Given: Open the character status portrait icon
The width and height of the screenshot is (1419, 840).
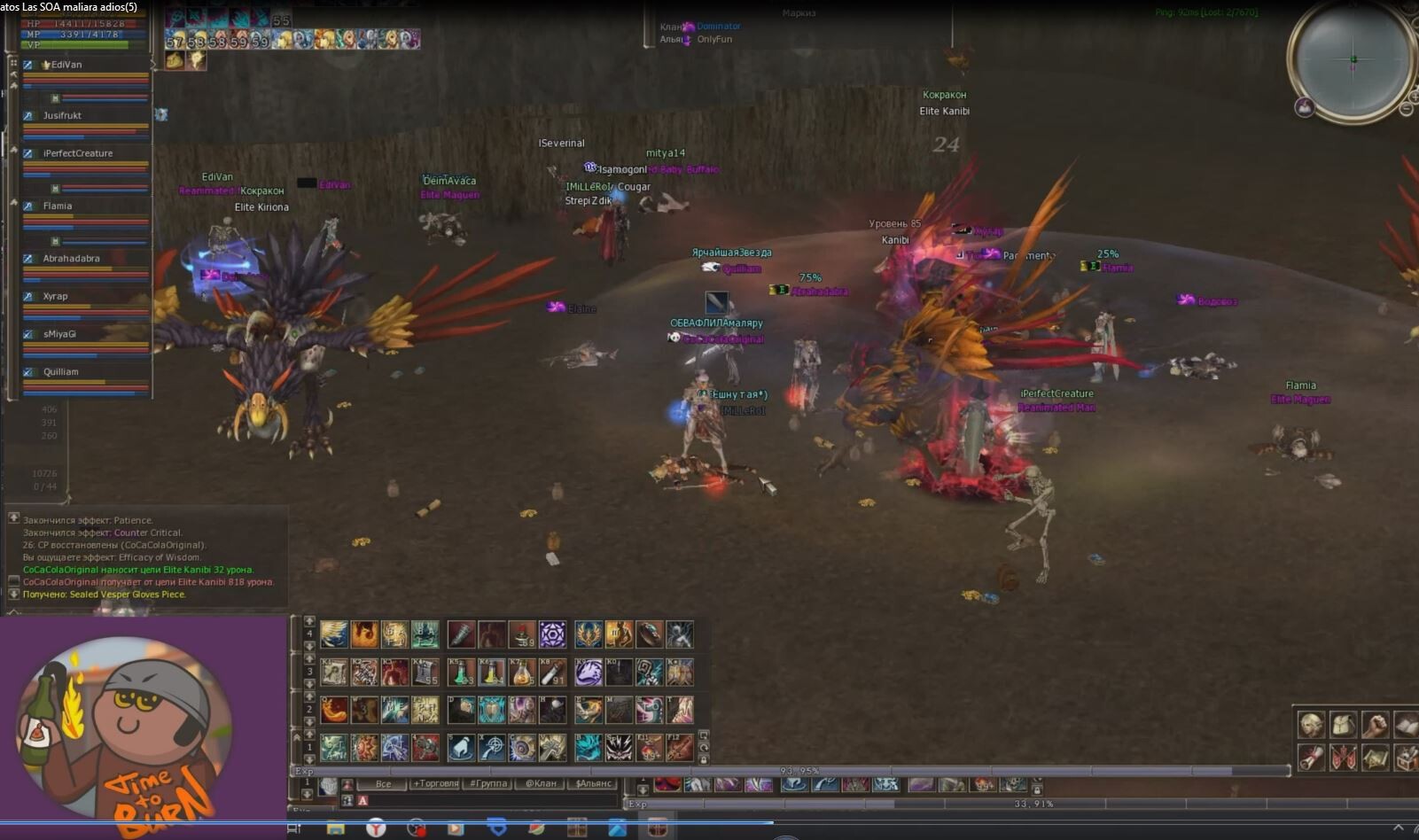Looking at the screenshot, I should [x=1312, y=725].
